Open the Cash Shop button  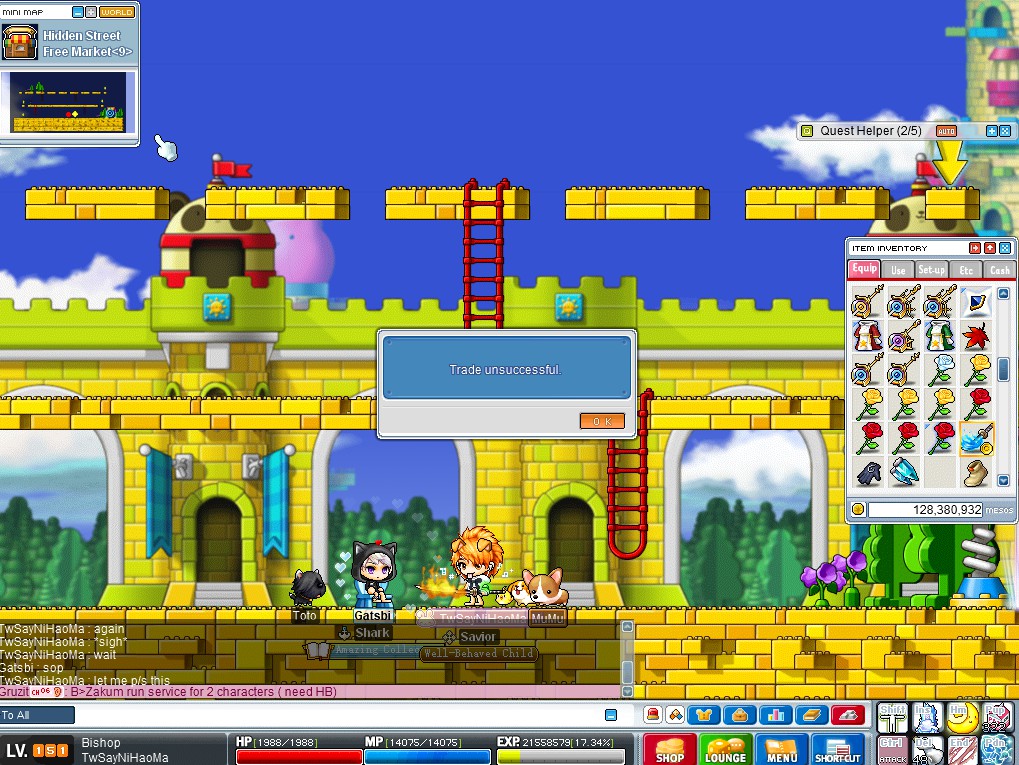(669, 749)
